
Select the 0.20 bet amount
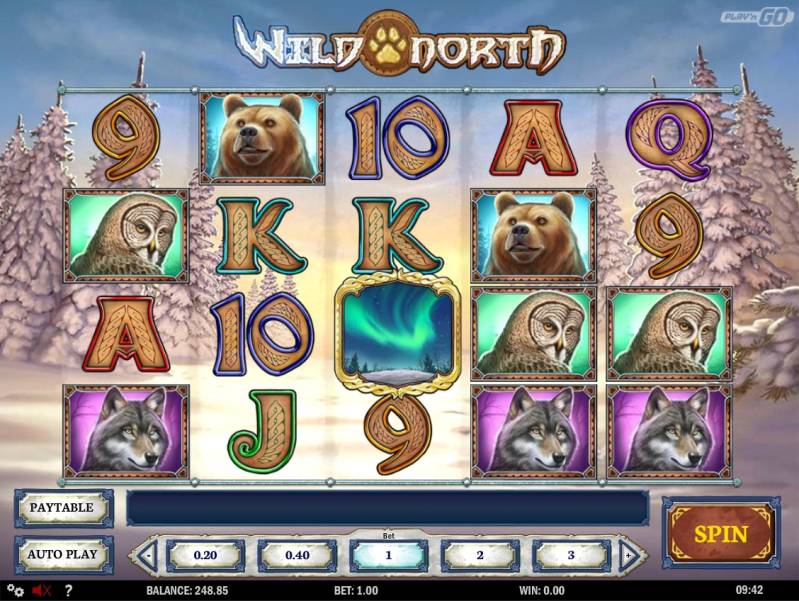tap(205, 555)
